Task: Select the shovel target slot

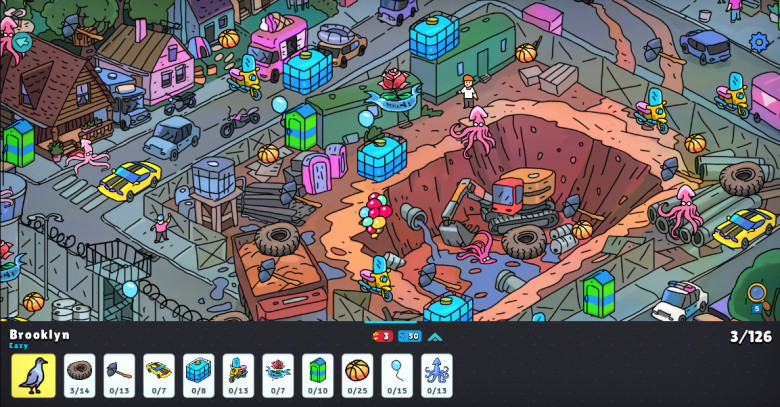Action: [119, 375]
